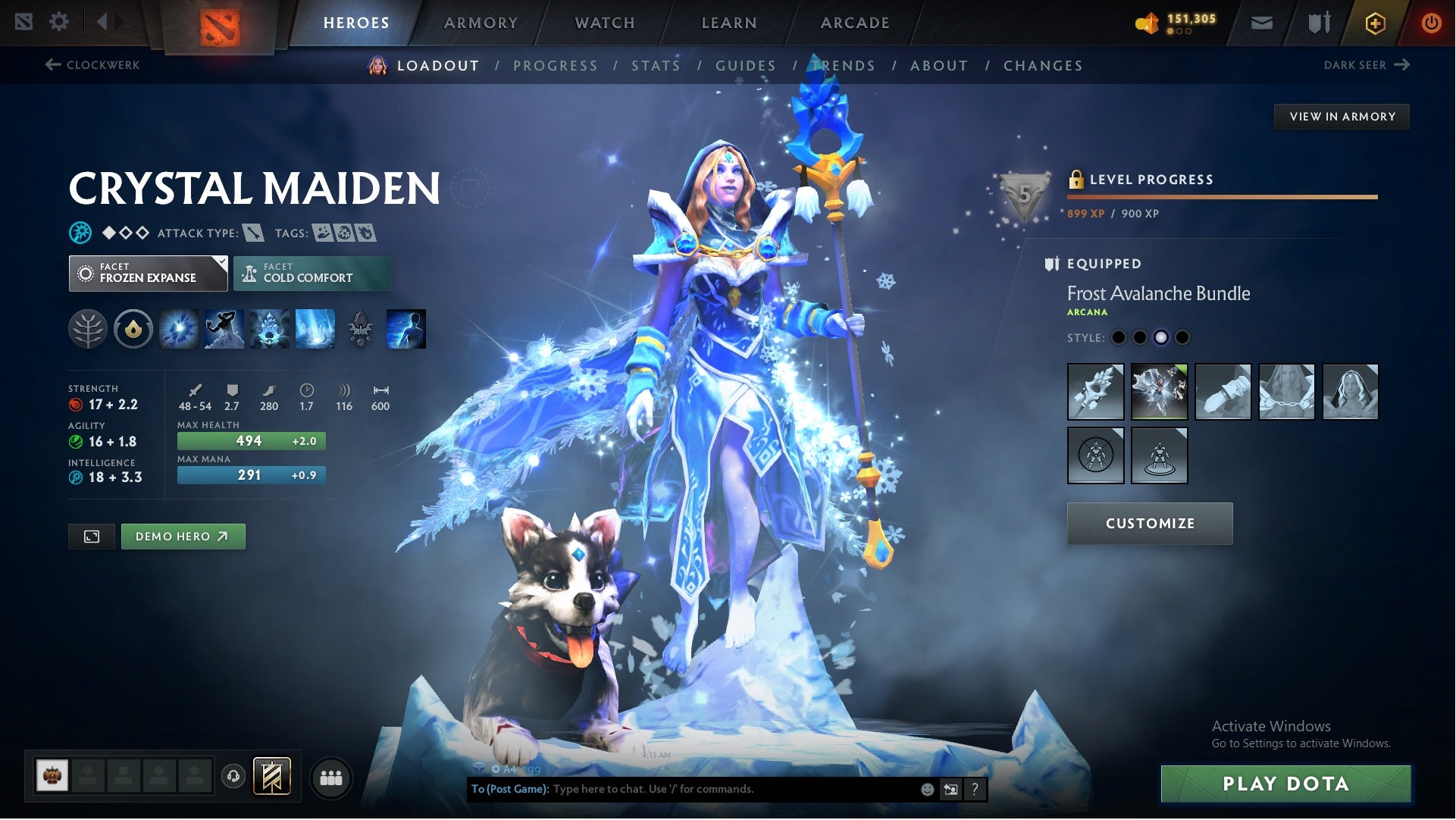
Task: Click VIEW IN ARMORY
Action: [1342, 116]
